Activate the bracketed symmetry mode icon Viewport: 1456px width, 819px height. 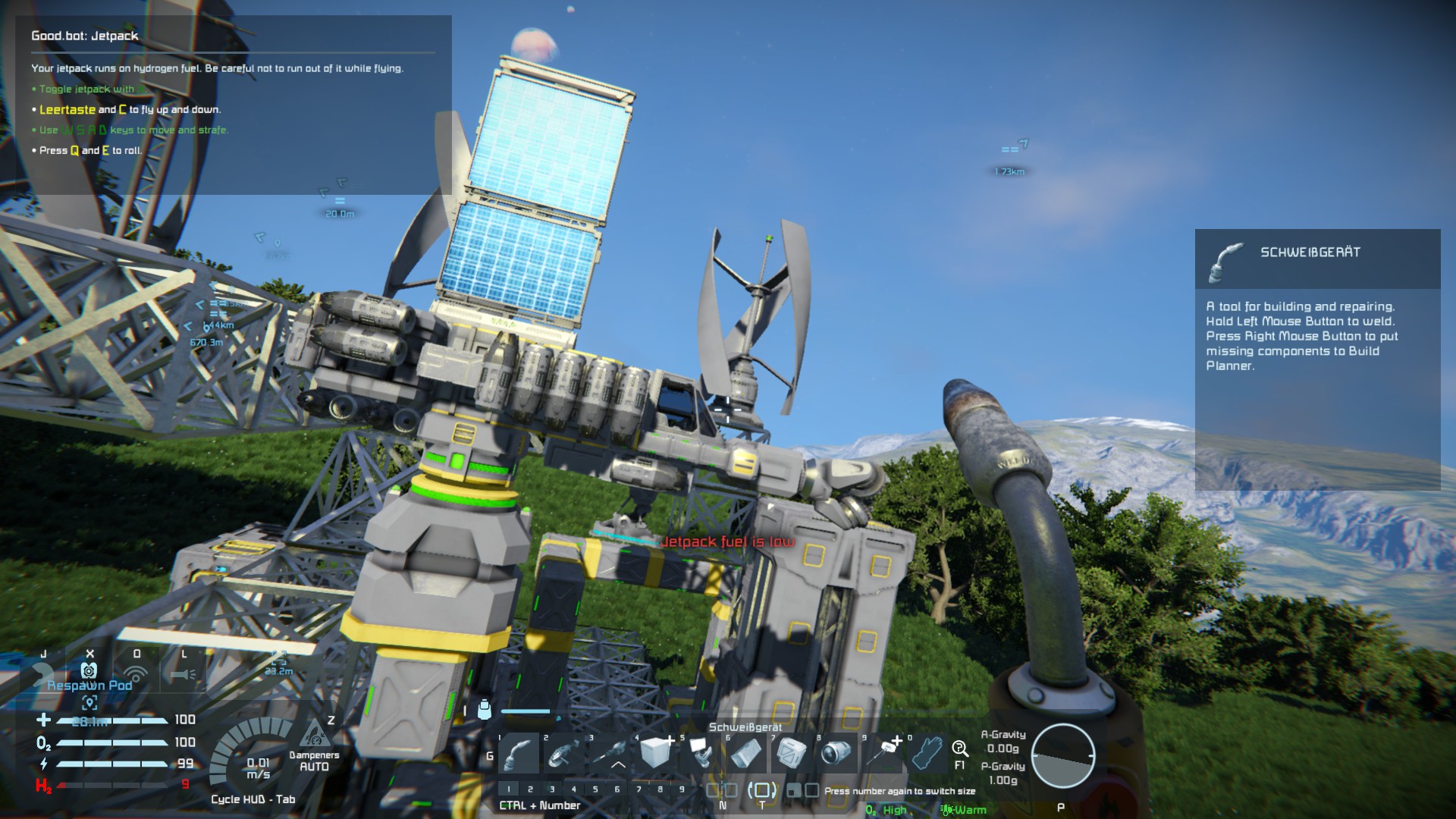[761, 790]
